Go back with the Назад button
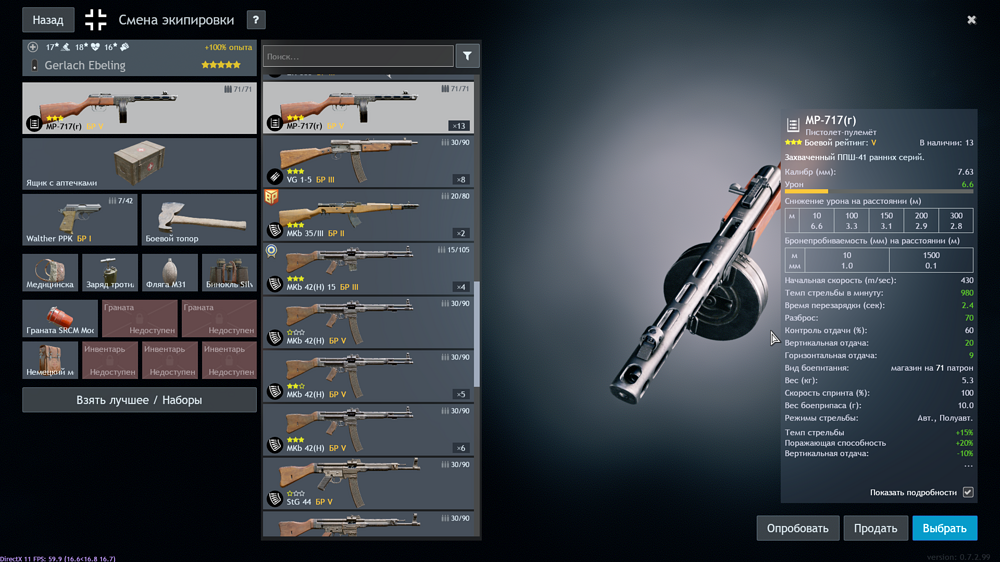Image resolution: width=1000 pixels, height=562 pixels. click(x=48, y=20)
